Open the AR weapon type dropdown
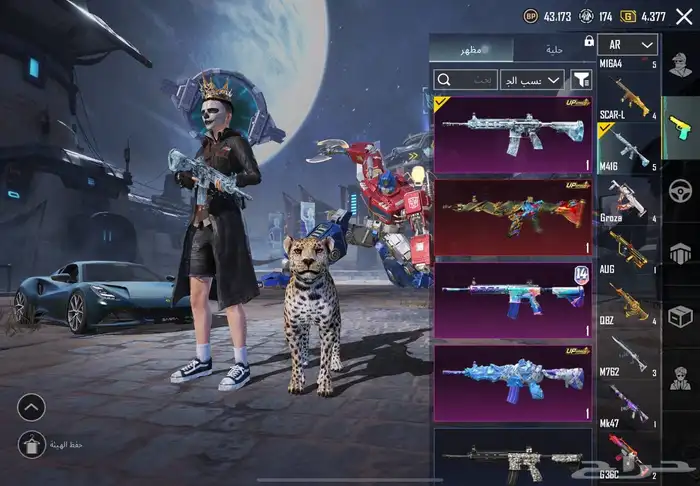The height and width of the screenshot is (486, 700). [628, 45]
